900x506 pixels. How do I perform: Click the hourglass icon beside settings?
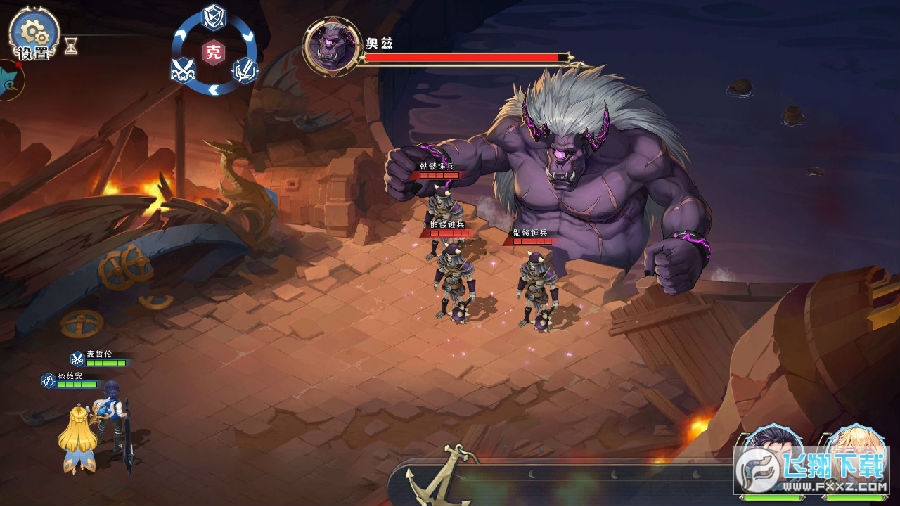click(x=70, y=44)
